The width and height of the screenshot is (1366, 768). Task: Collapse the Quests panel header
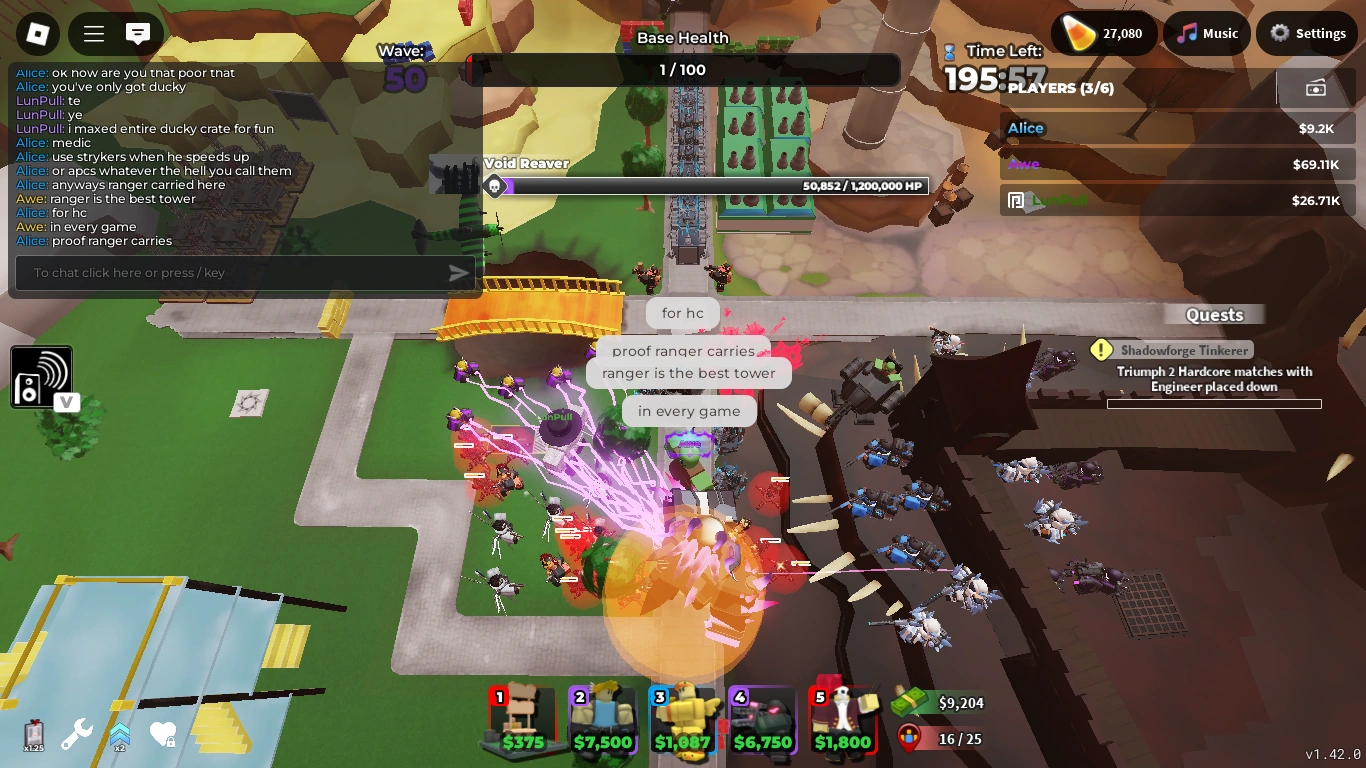[x=1214, y=314]
